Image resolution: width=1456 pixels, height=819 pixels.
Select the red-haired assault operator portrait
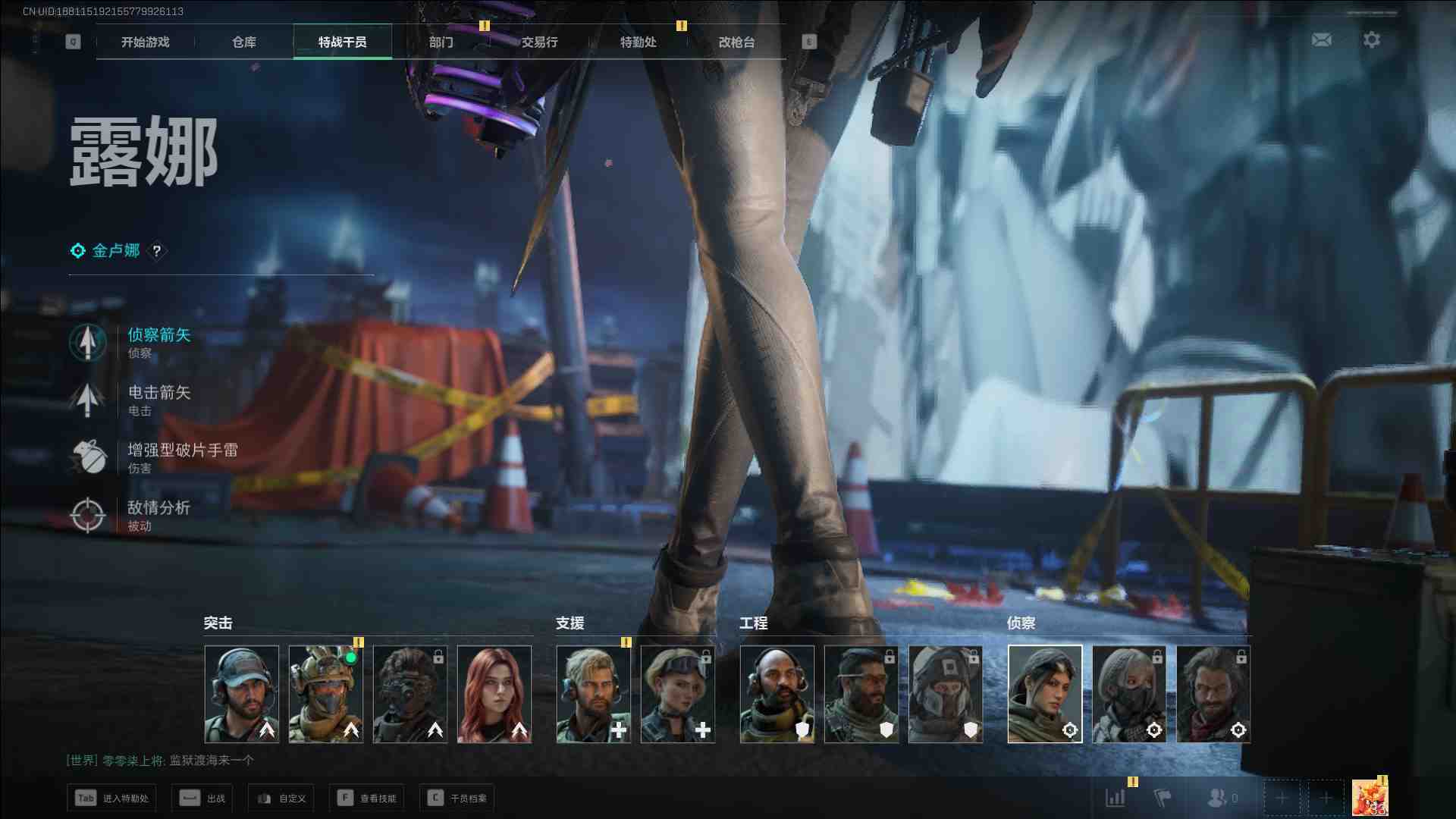pos(494,694)
